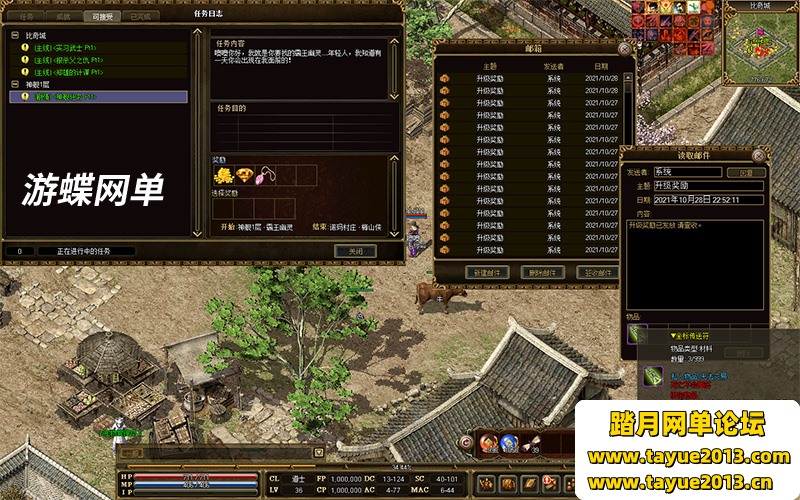800x500 pixels.
Task: Click the gold coins reward icon
Action: click(x=223, y=176)
